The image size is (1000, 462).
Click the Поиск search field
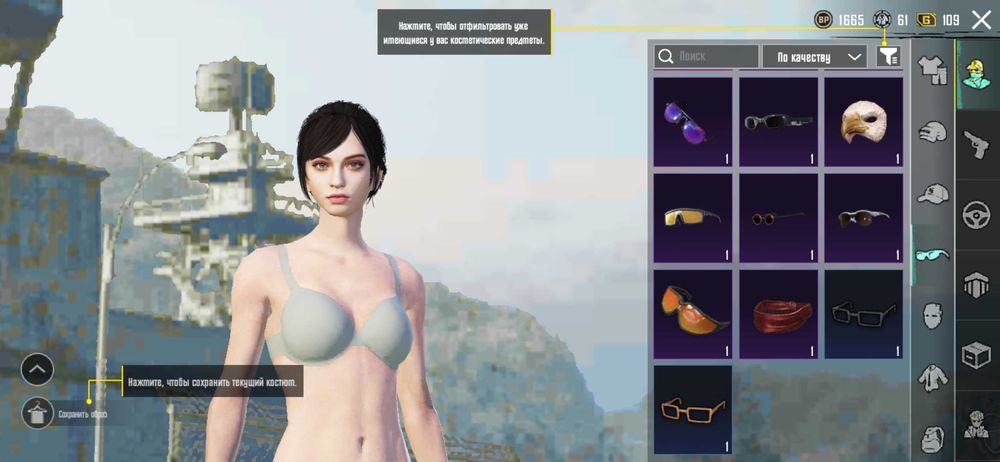pyautogui.click(x=706, y=57)
